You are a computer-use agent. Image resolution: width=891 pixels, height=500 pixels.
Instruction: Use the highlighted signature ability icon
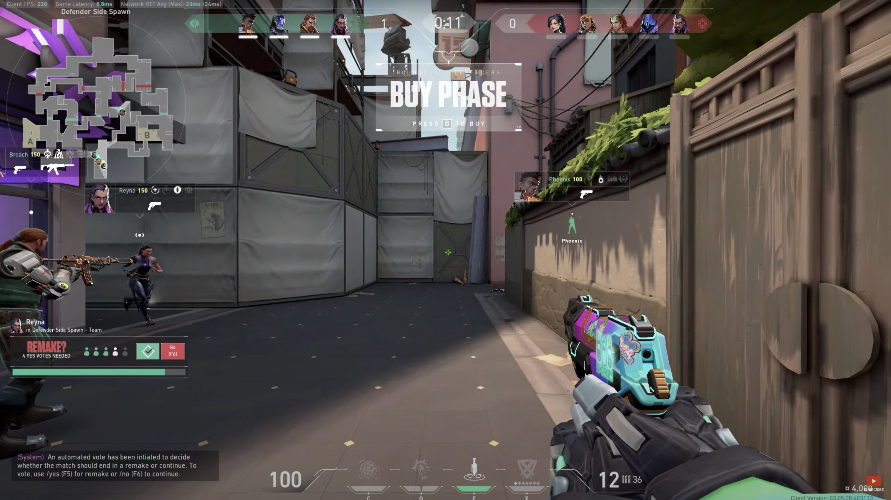(473, 469)
